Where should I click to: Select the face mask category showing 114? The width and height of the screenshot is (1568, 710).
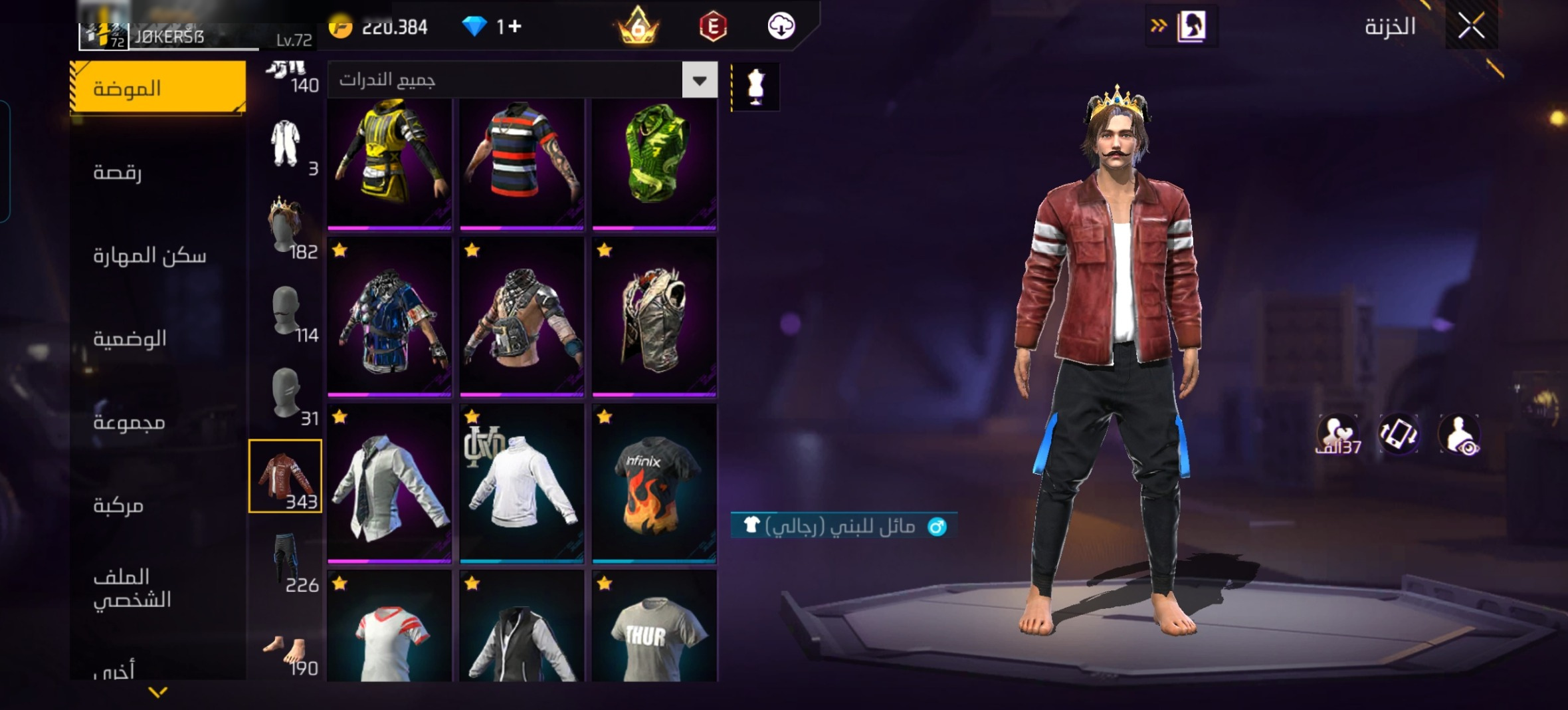click(286, 312)
